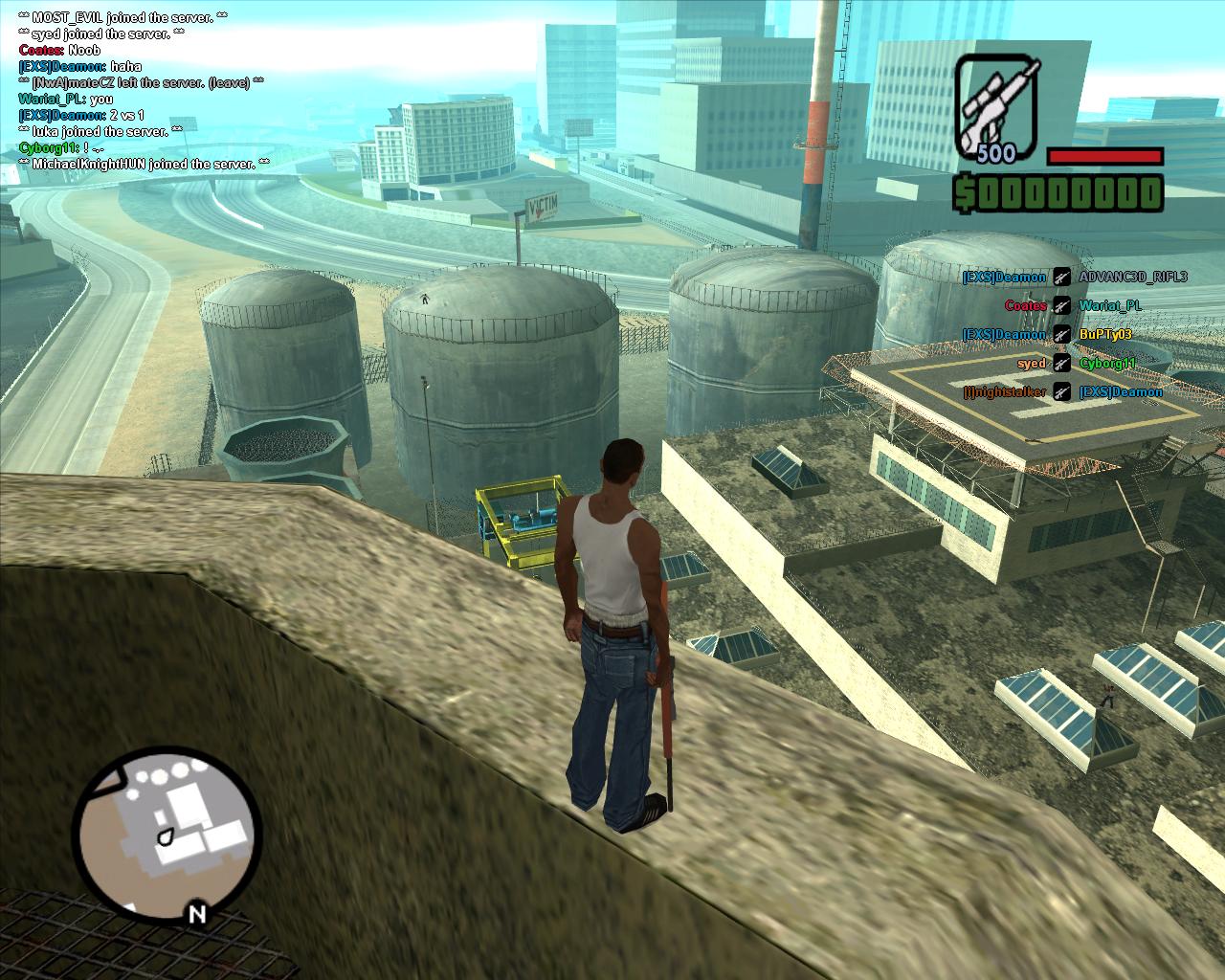Click syed's name in the kill list
Screen dimensions: 1225x980
pyautogui.click(x=1032, y=364)
